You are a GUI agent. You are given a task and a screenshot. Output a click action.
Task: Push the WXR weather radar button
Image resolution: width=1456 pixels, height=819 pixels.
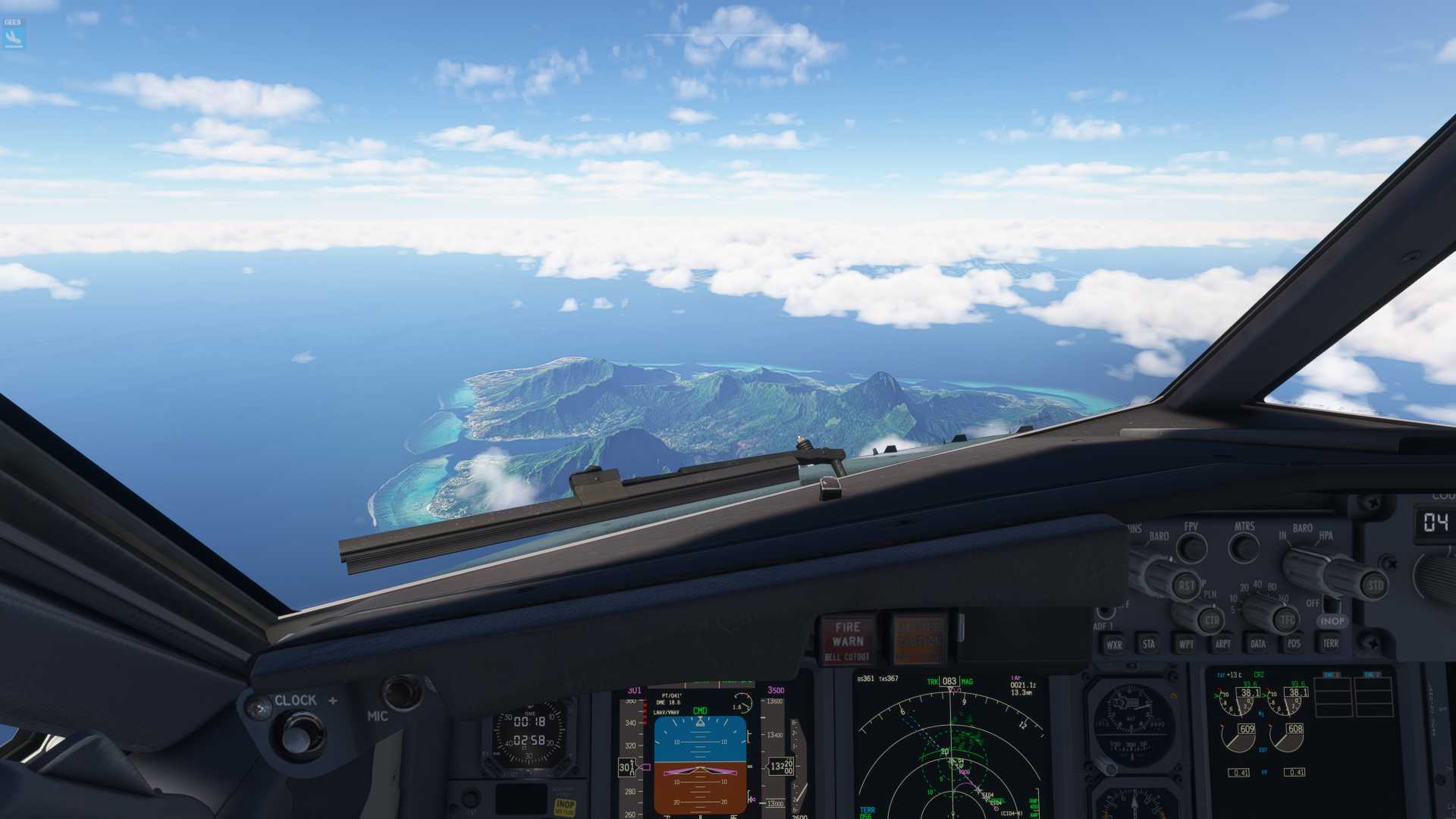[1113, 645]
